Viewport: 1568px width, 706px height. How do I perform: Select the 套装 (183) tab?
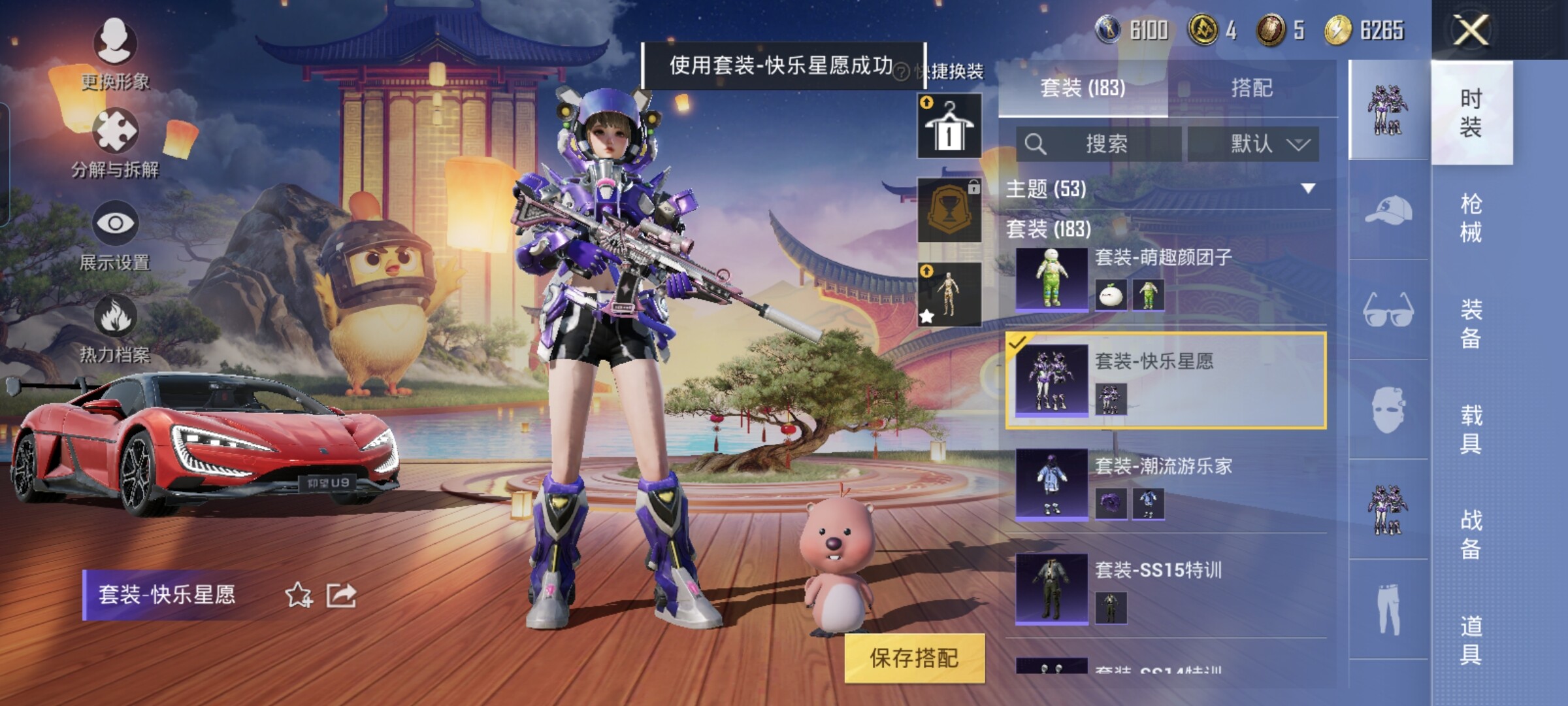1083,88
